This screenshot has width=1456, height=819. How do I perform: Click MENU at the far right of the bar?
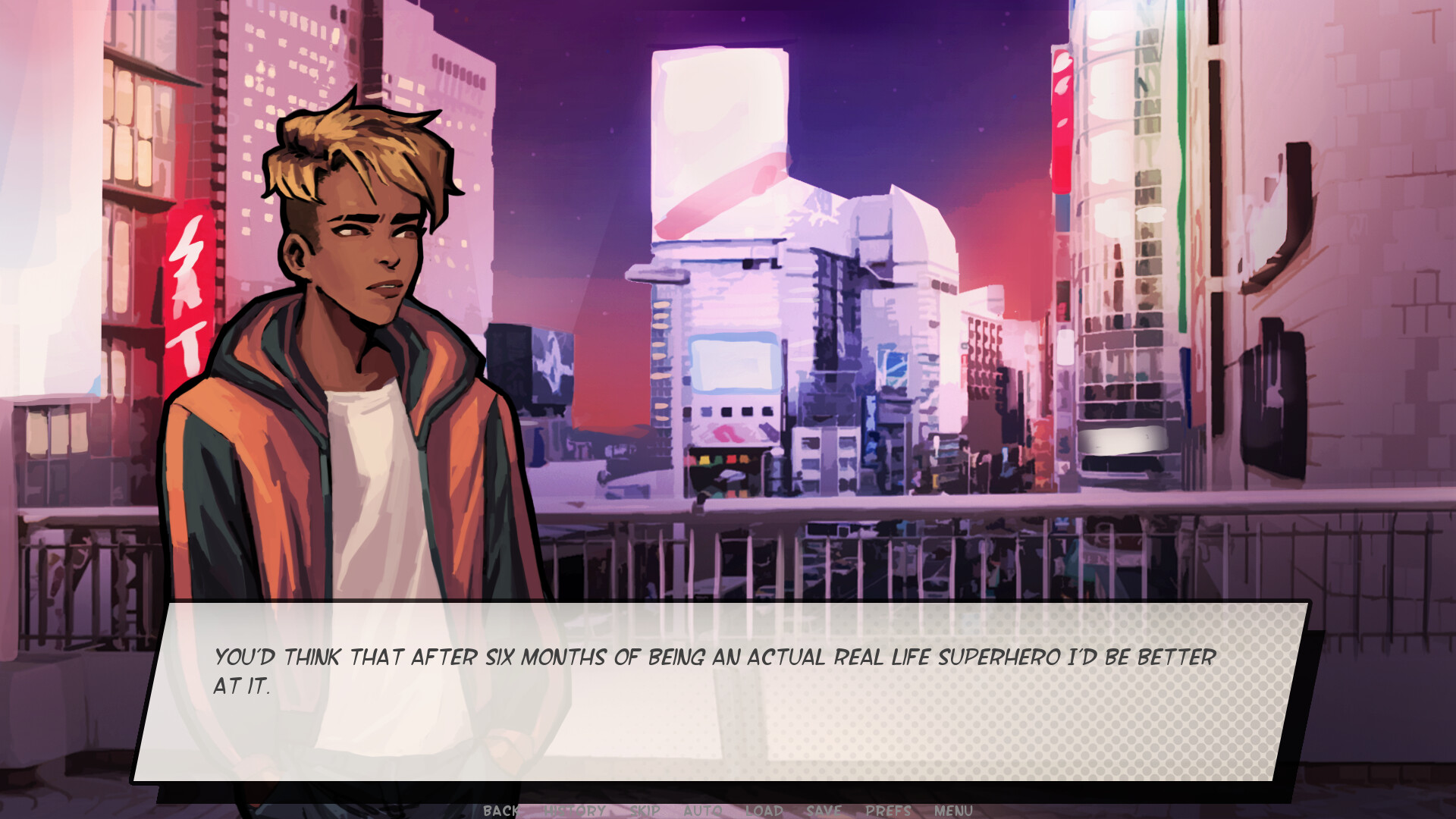click(952, 811)
